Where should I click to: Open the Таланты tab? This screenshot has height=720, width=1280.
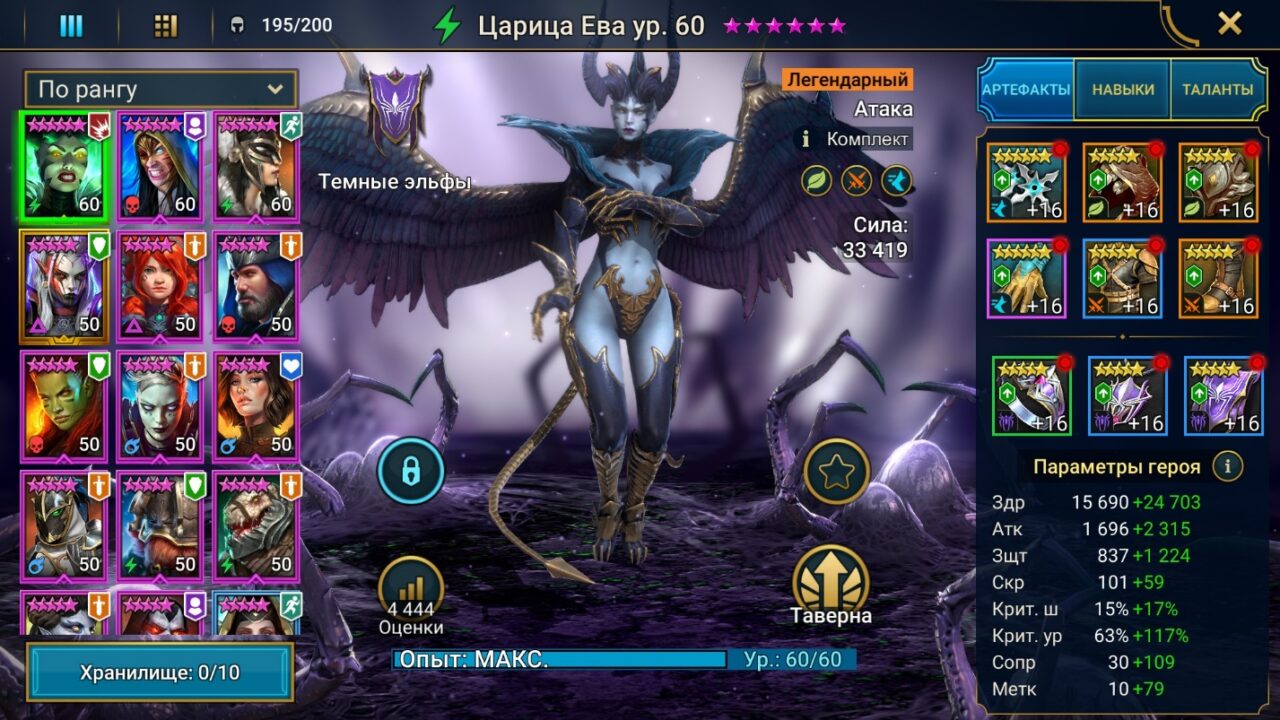click(x=1217, y=90)
